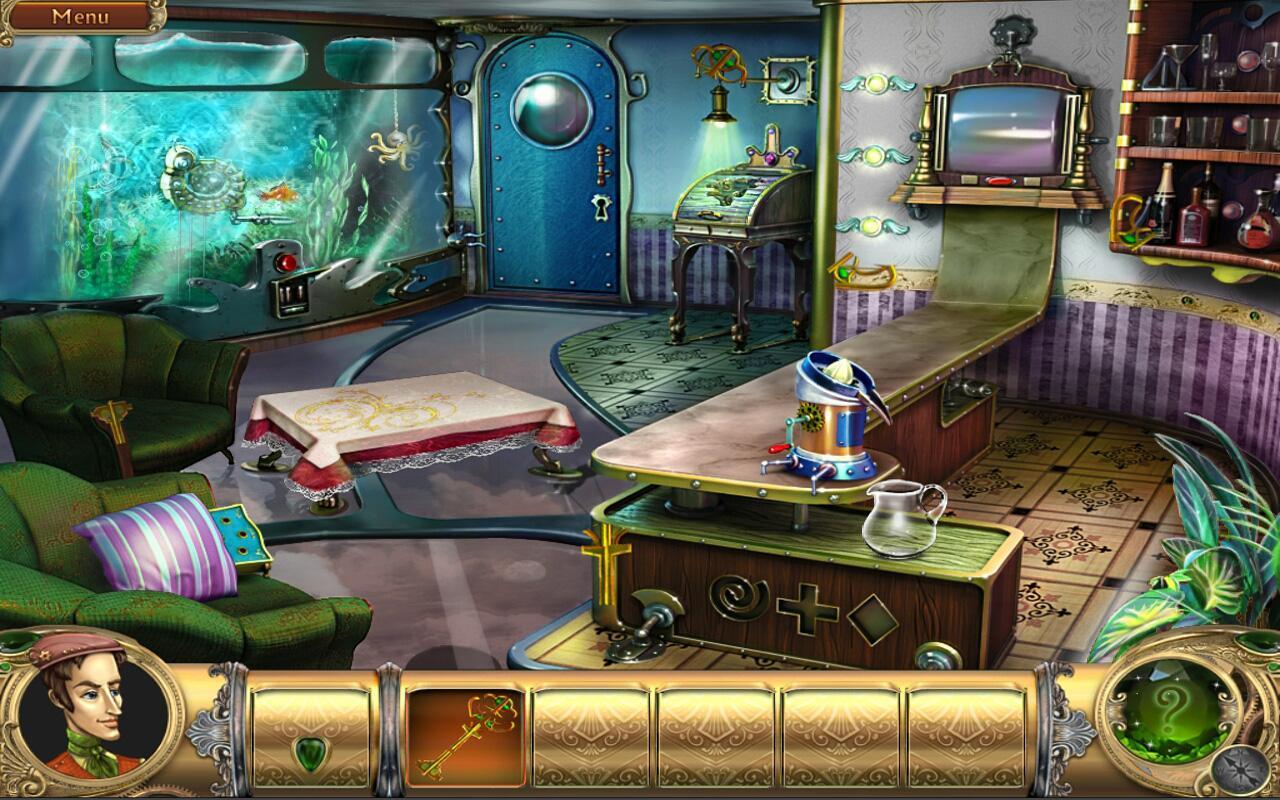The height and width of the screenshot is (800, 1280).
Task: Click the glass pitcher on the green counter
Action: point(901,517)
